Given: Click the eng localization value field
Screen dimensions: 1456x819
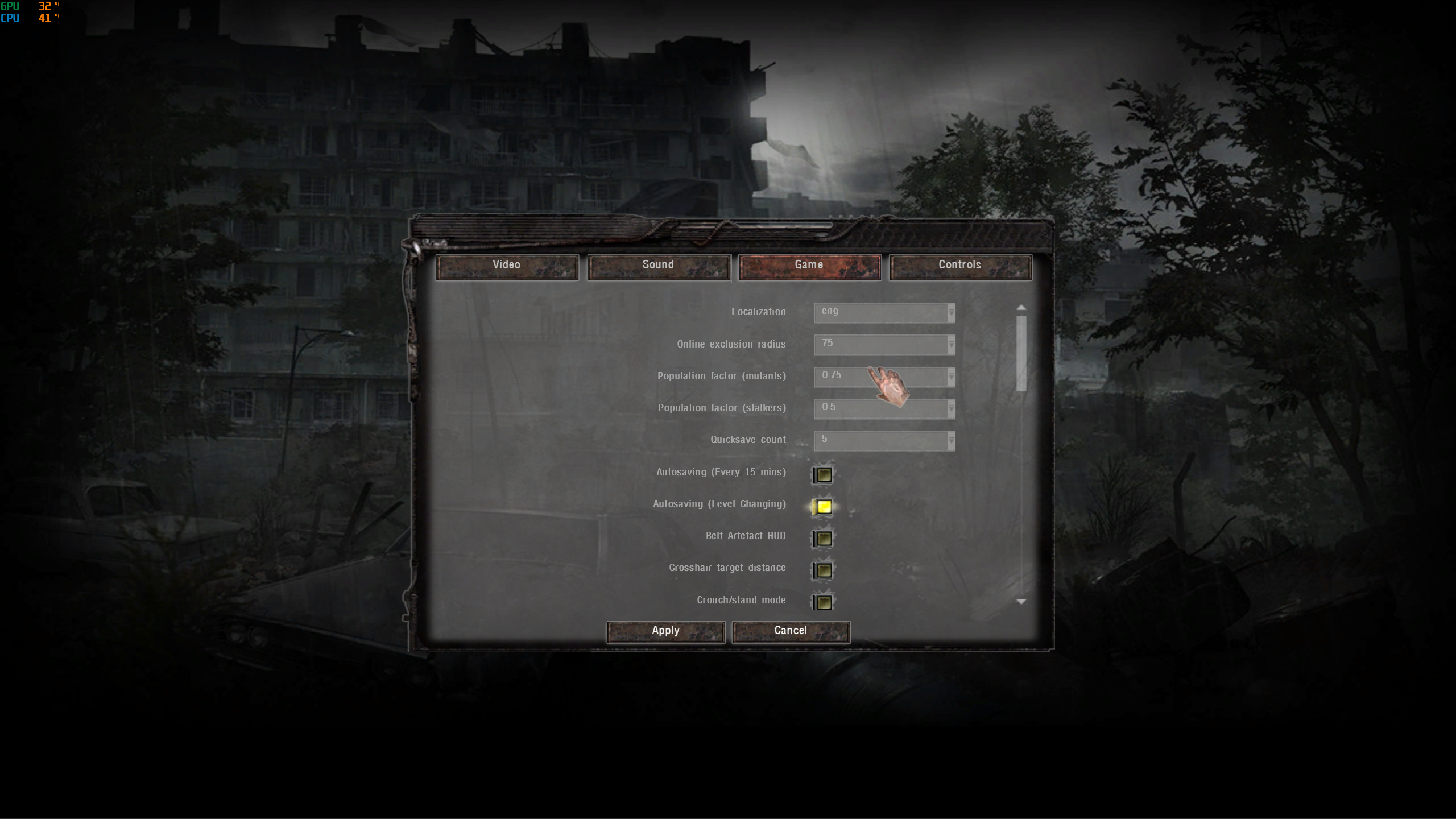Looking at the screenshot, I should 876,313.
